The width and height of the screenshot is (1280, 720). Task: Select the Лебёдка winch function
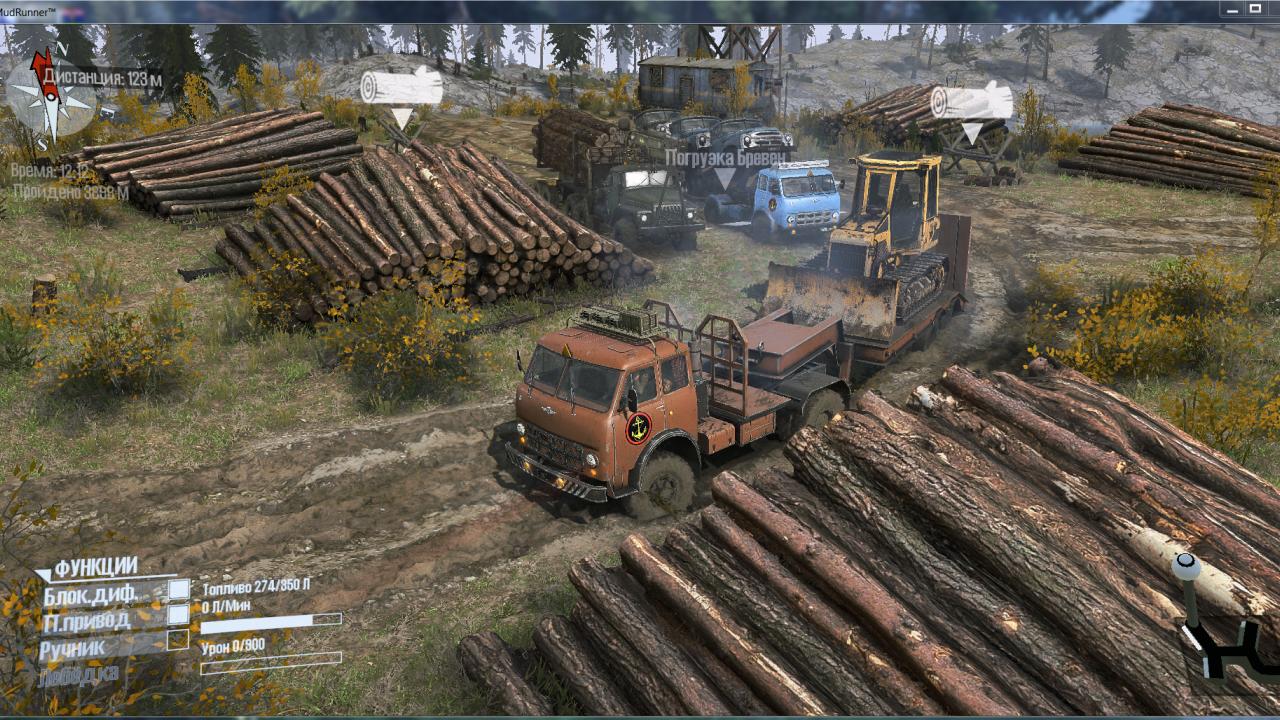coord(79,674)
